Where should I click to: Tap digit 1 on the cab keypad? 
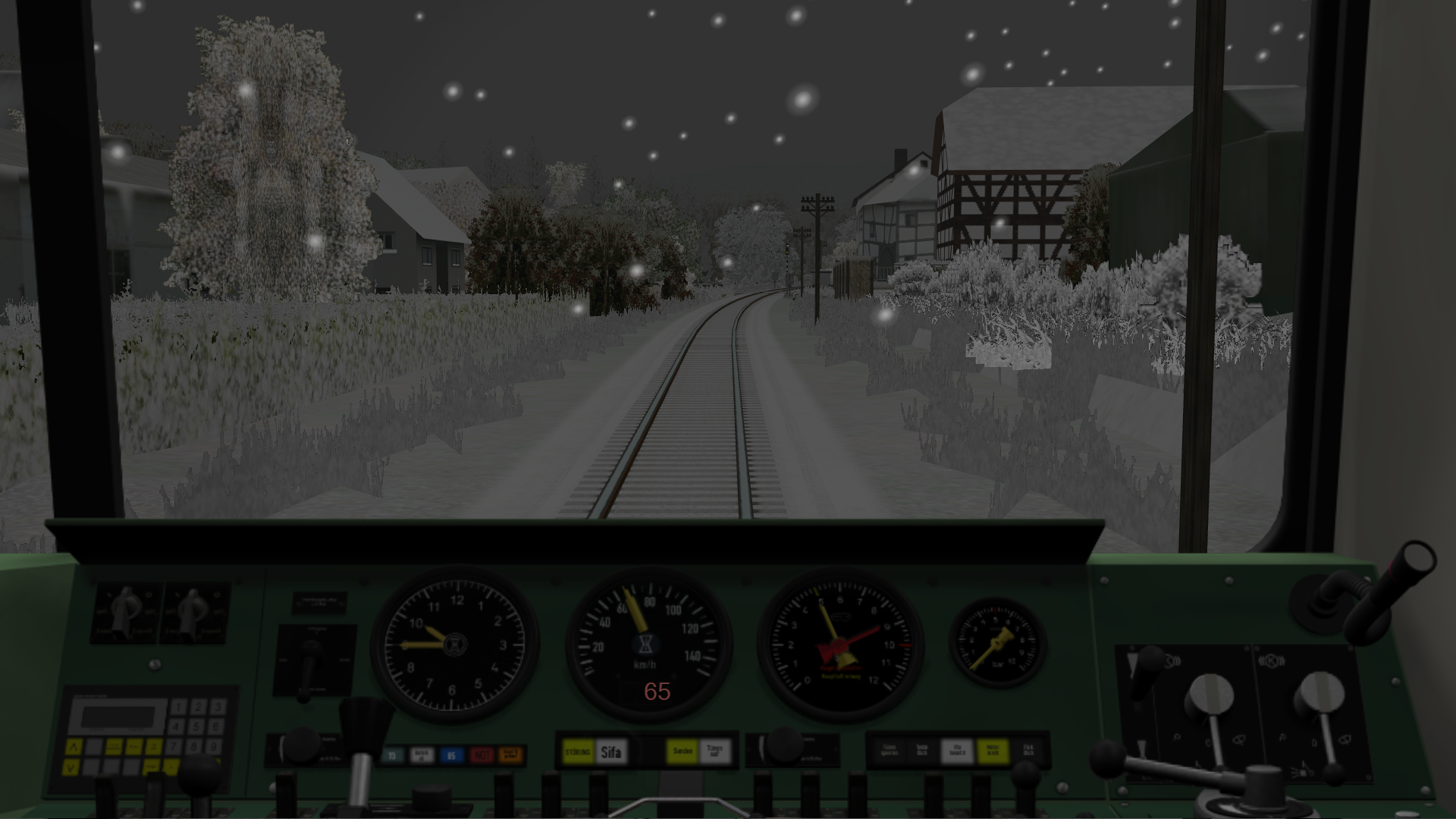pyautogui.click(x=178, y=708)
